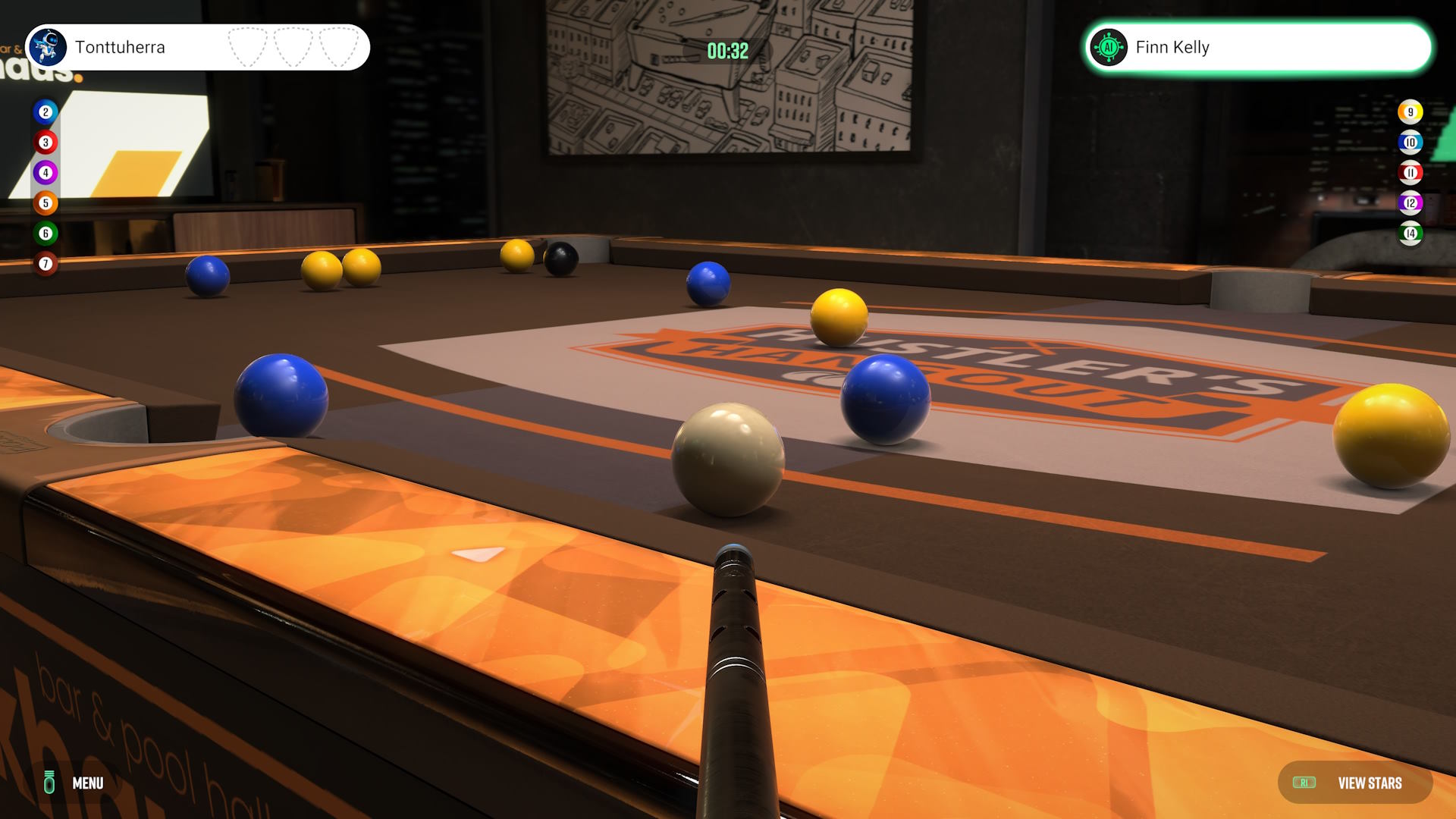Select the orange 5 ball indicator
The image size is (1456, 819).
click(x=45, y=203)
